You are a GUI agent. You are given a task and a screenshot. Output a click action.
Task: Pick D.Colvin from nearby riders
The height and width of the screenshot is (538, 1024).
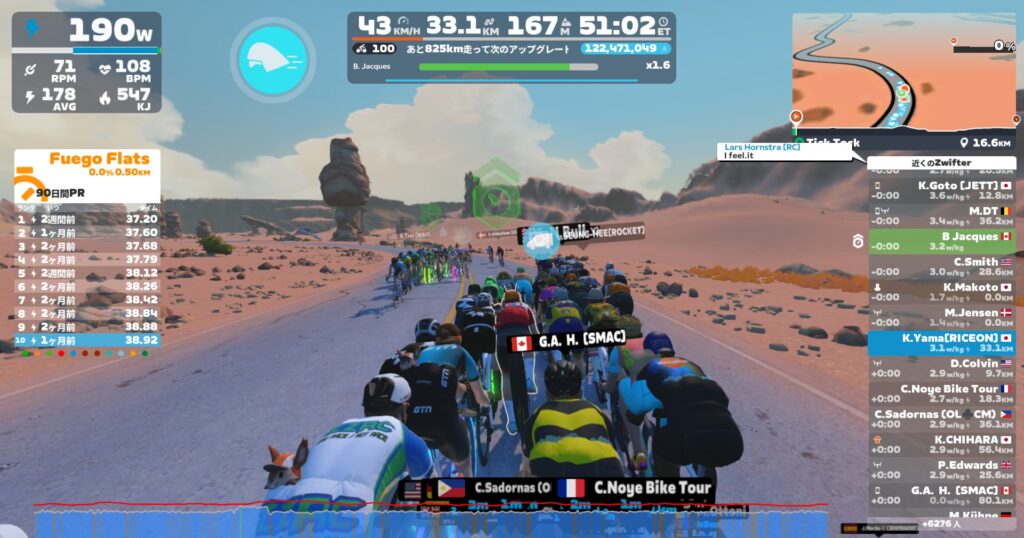942,368
